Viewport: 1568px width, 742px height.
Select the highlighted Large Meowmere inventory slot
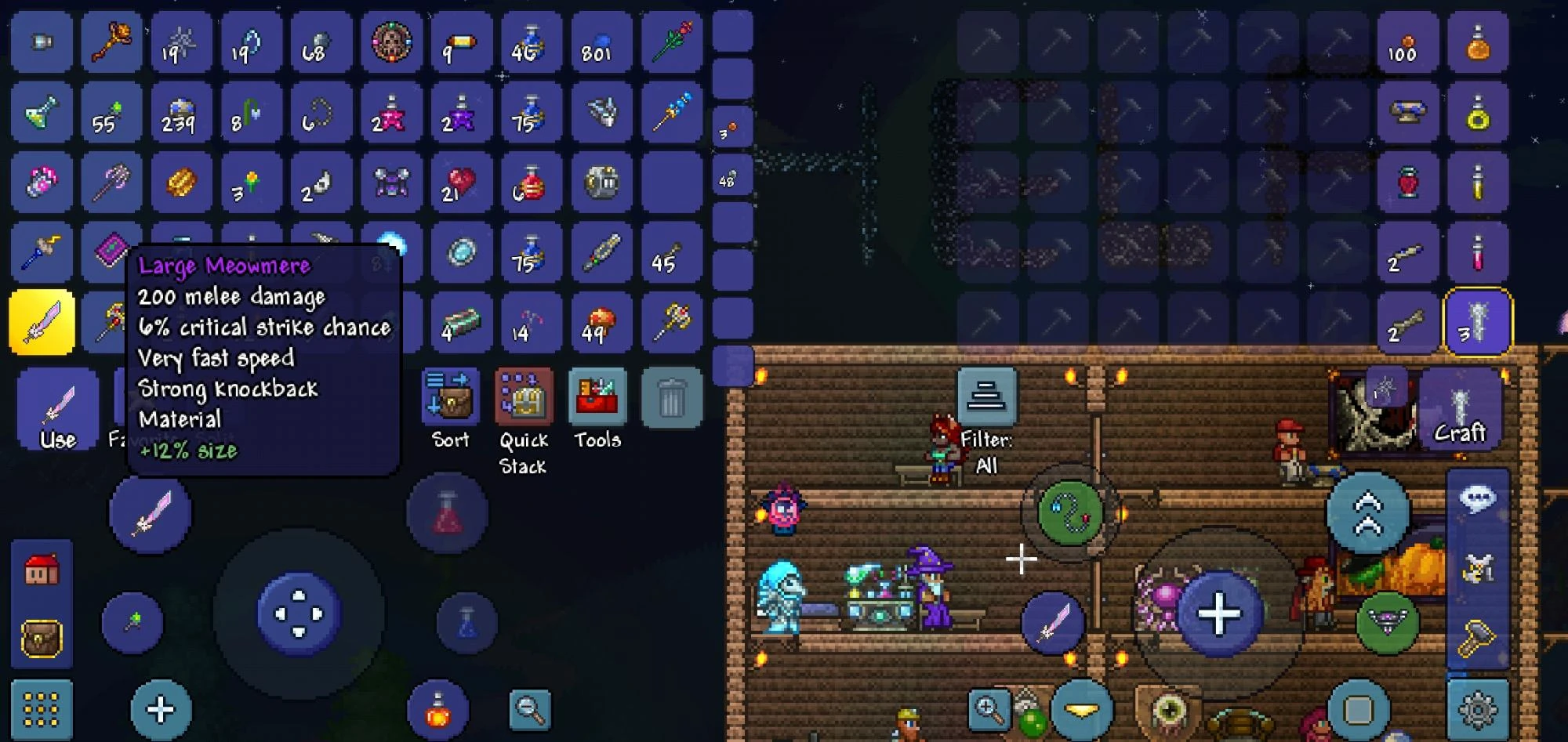(42, 321)
